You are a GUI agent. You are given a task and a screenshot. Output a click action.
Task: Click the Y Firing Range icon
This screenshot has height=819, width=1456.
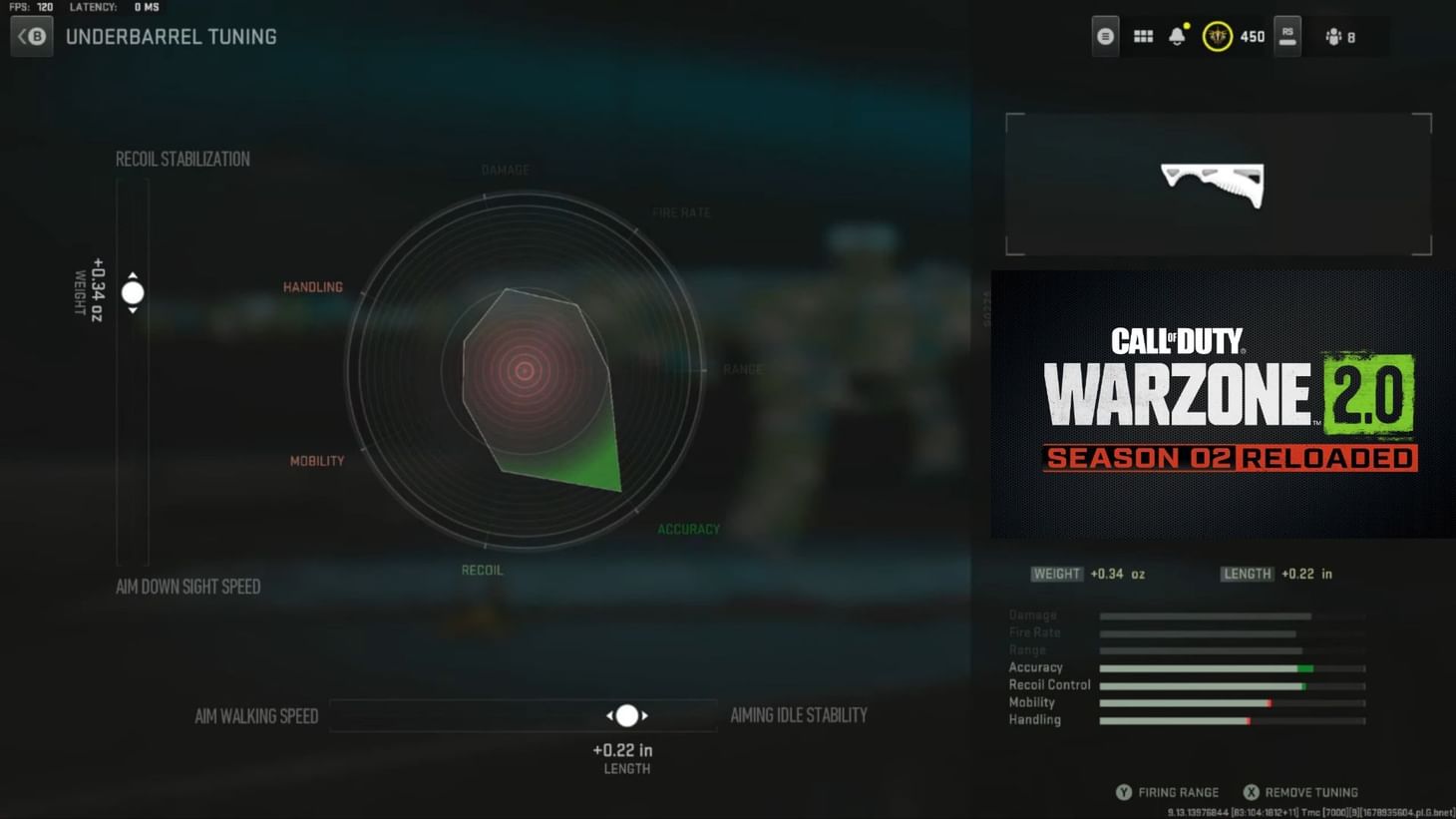(x=1123, y=791)
